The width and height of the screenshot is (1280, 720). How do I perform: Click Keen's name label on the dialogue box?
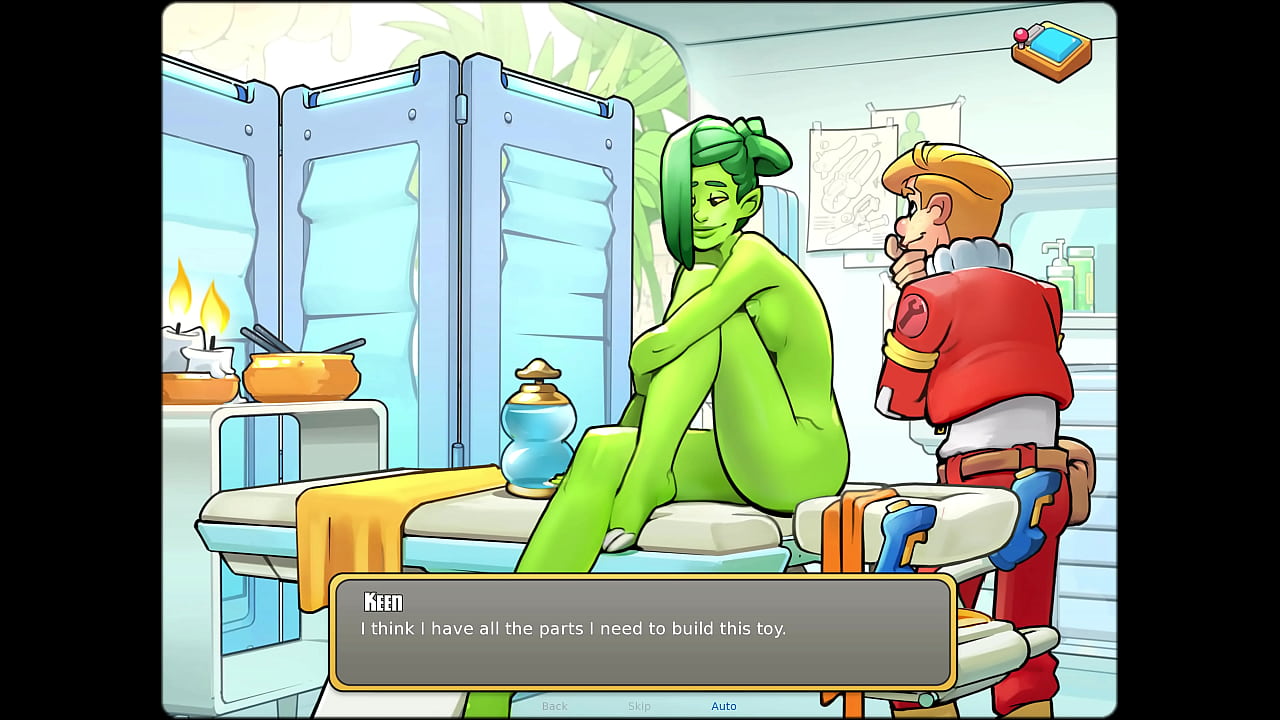[383, 602]
